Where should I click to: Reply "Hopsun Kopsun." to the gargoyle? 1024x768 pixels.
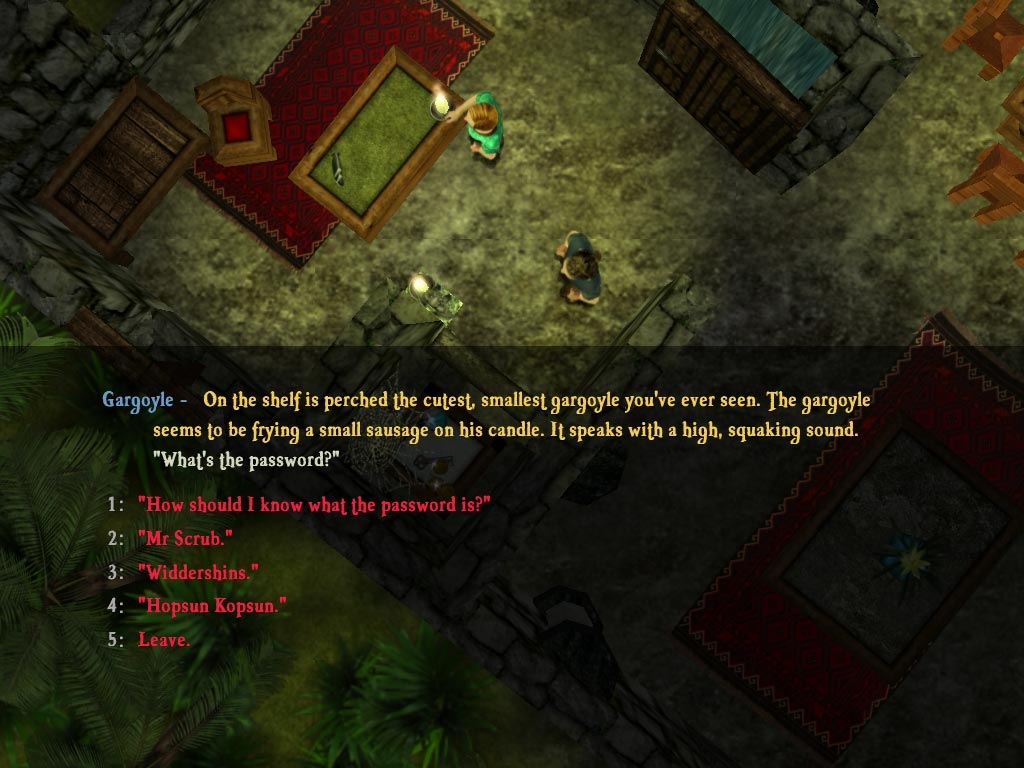(x=212, y=606)
